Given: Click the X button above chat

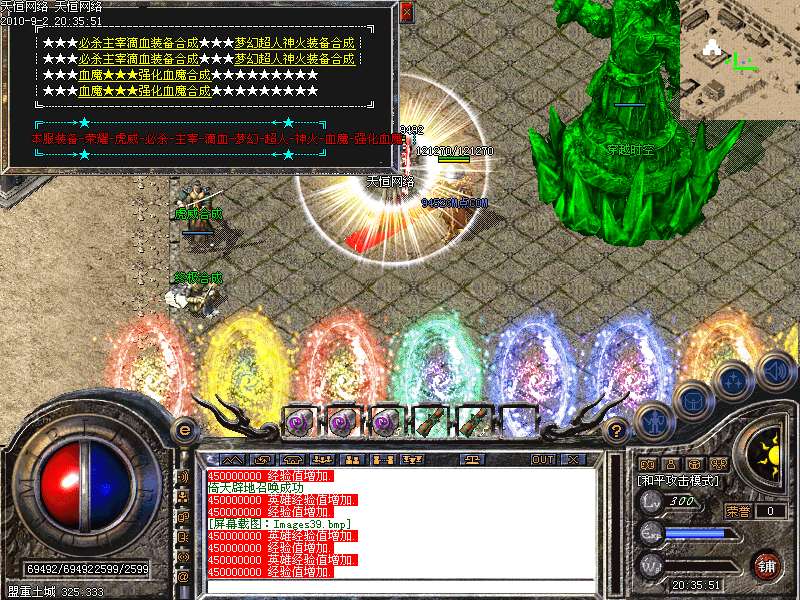Looking at the screenshot, I should (573, 459).
